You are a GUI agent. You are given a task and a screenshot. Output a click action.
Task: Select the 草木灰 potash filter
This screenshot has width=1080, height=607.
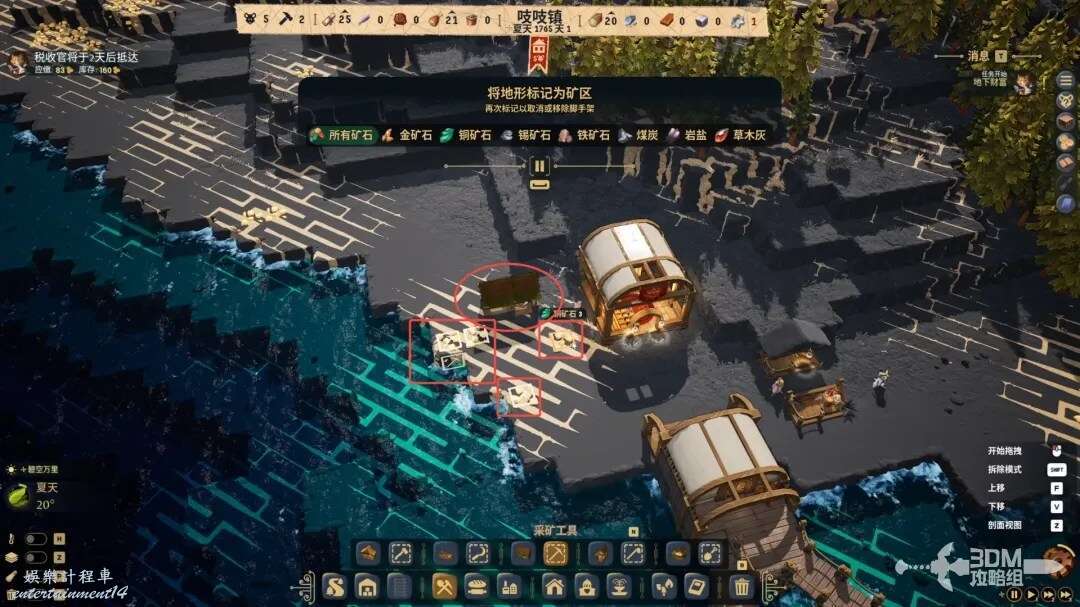click(740, 135)
